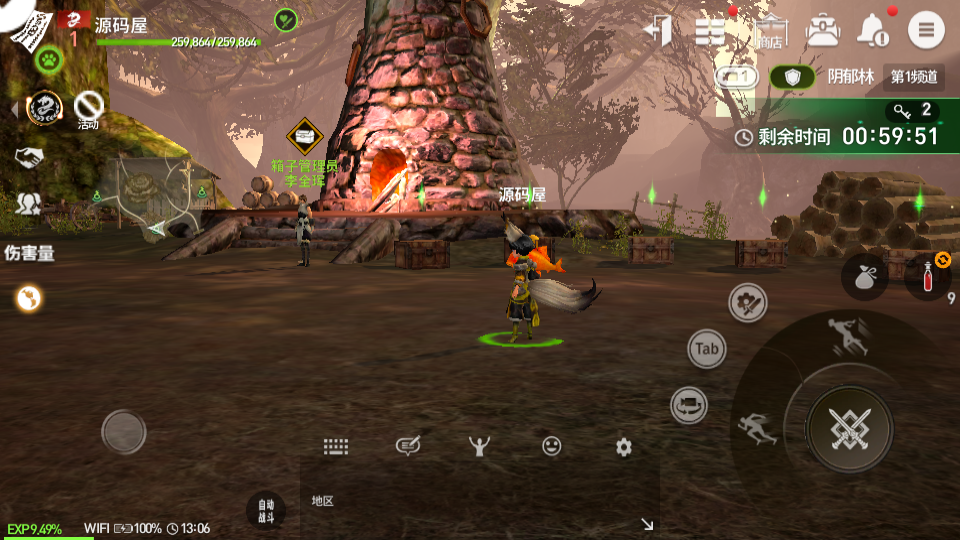
Task: Show the 伤害量 damage meter
Action: tap(29, 253)
